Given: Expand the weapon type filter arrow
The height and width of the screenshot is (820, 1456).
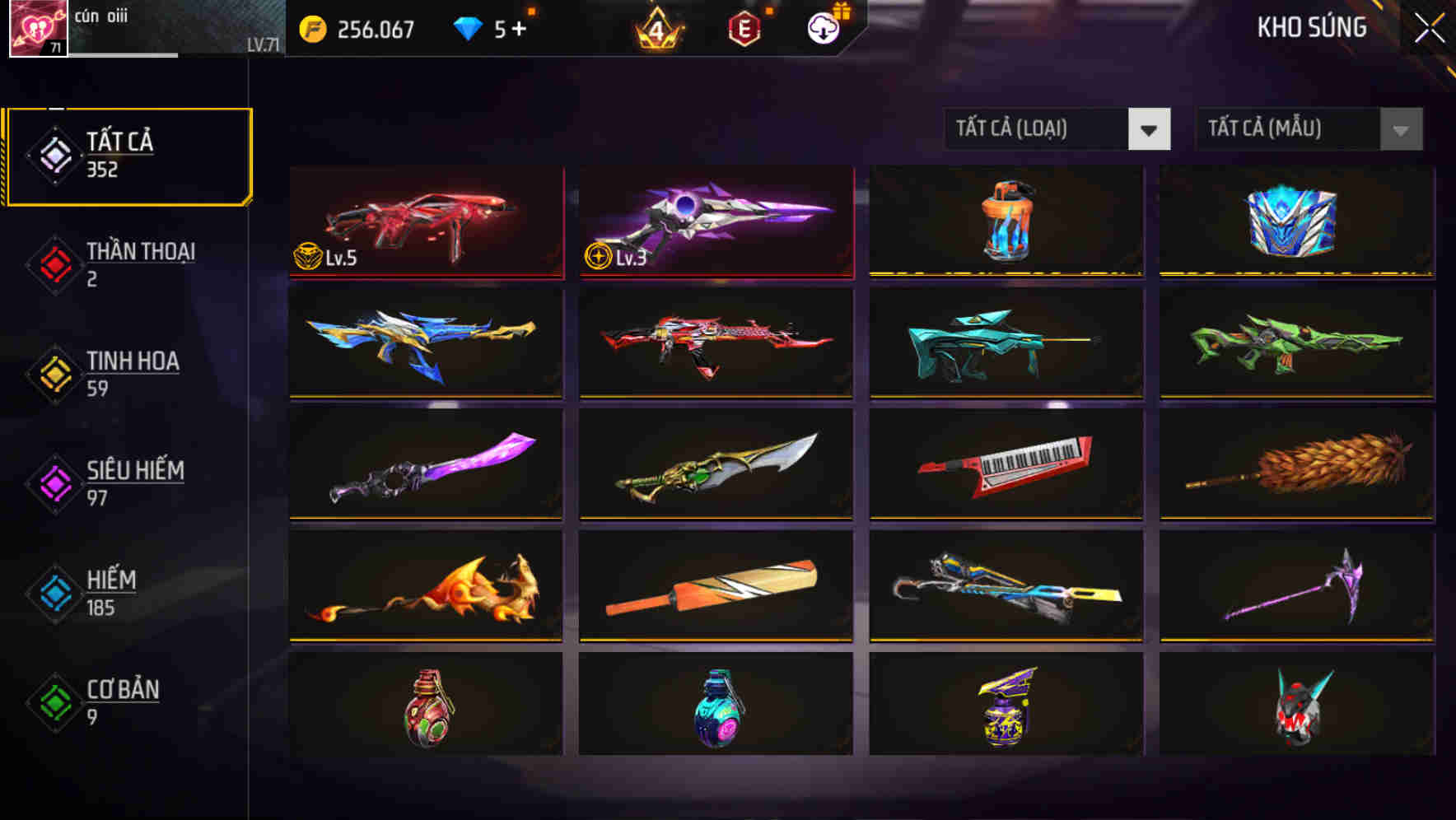Looking at the screenshot, I should (x=1150, y=129).
